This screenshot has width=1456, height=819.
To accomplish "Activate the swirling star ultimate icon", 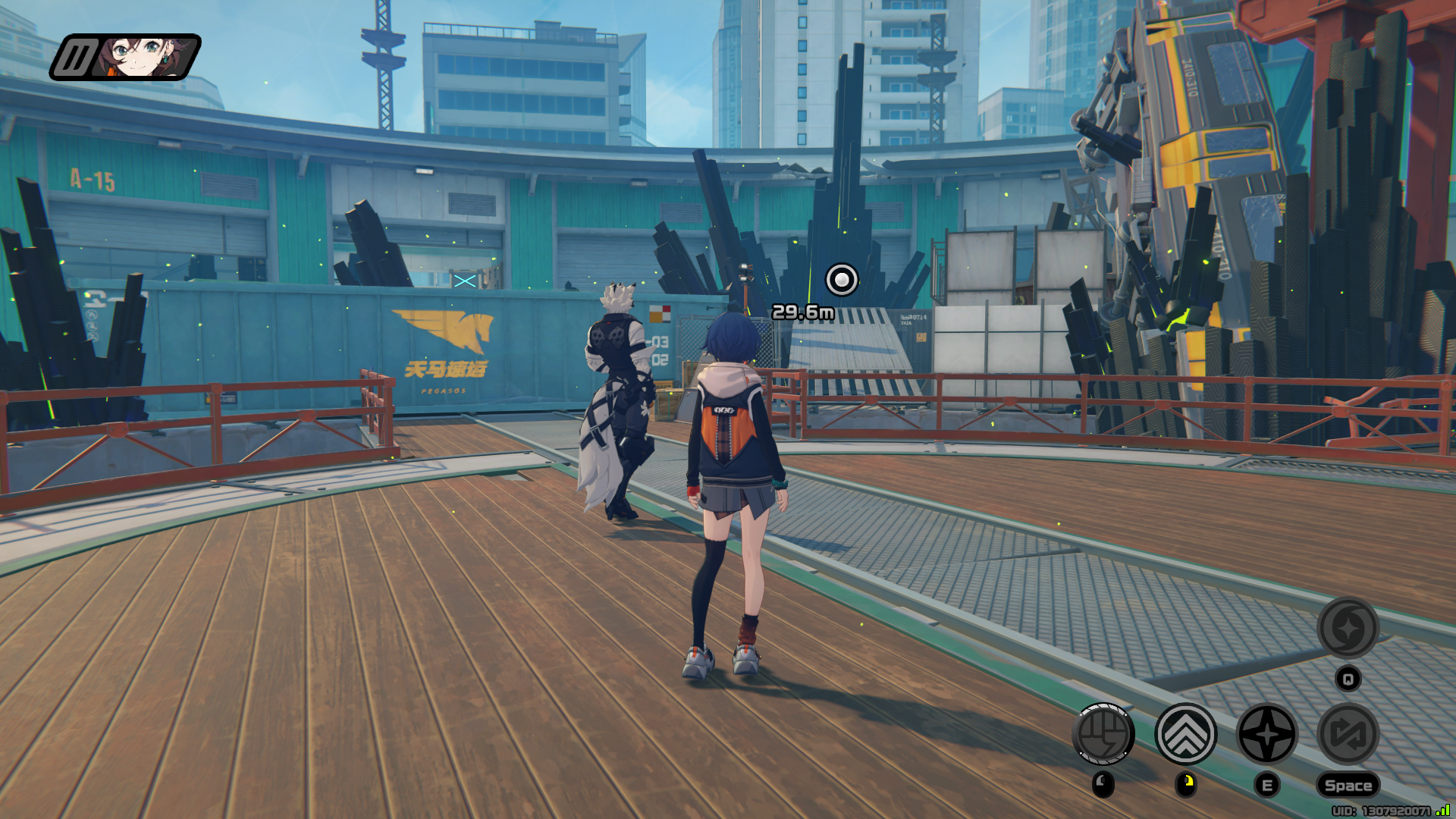I will [1348, 628].
